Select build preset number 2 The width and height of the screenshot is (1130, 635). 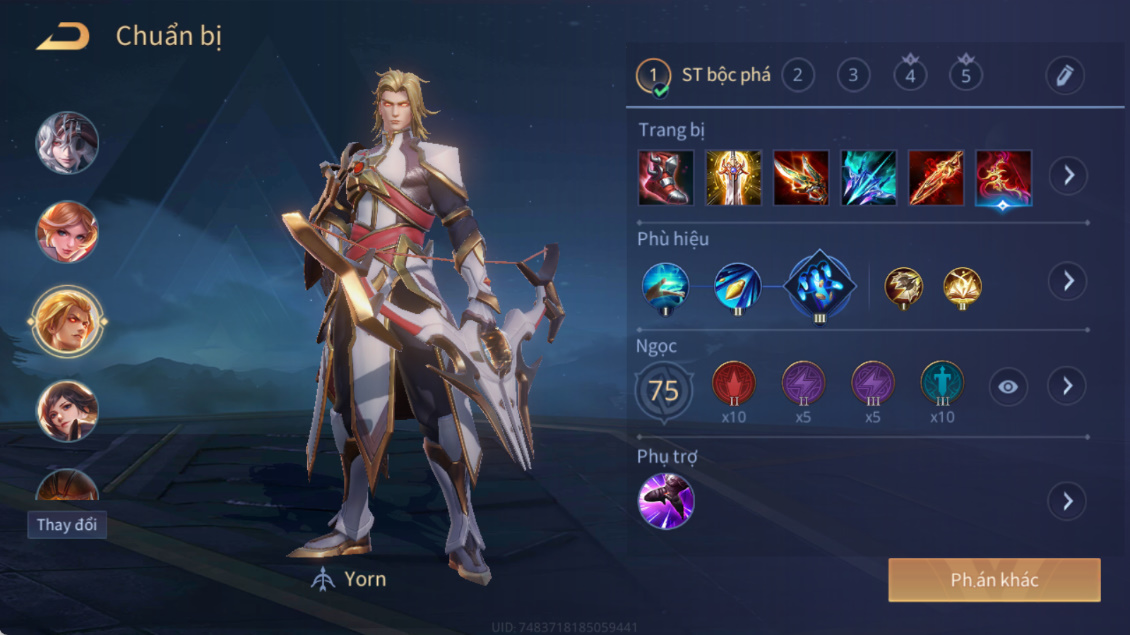[797, 75]
